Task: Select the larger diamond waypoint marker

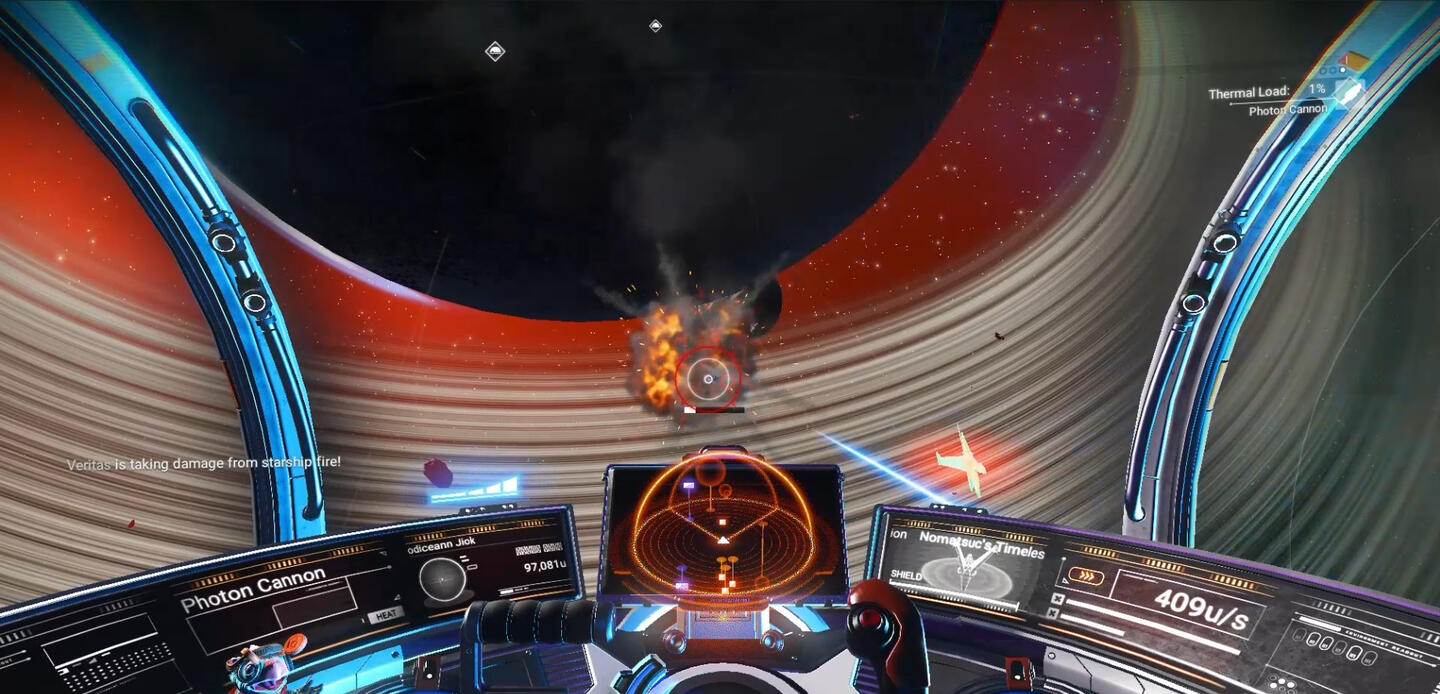Action: click(x=494, y=51)
